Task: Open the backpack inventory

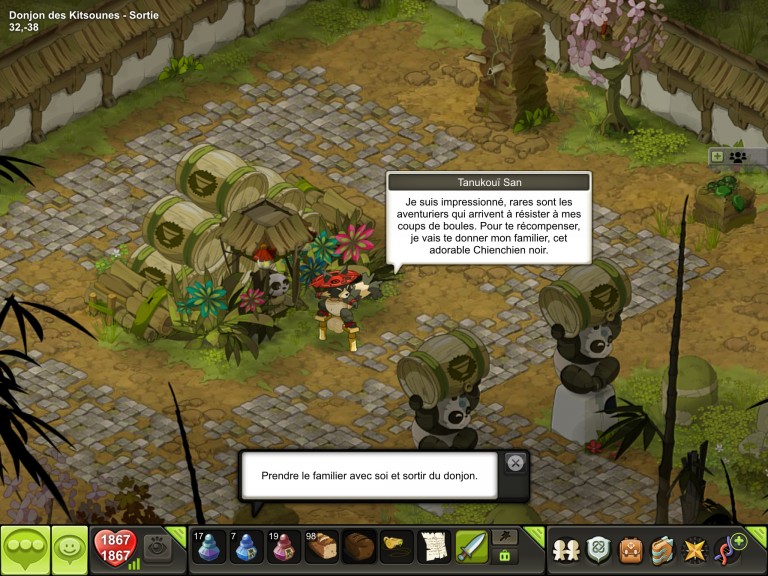Action: pos(630,549)
